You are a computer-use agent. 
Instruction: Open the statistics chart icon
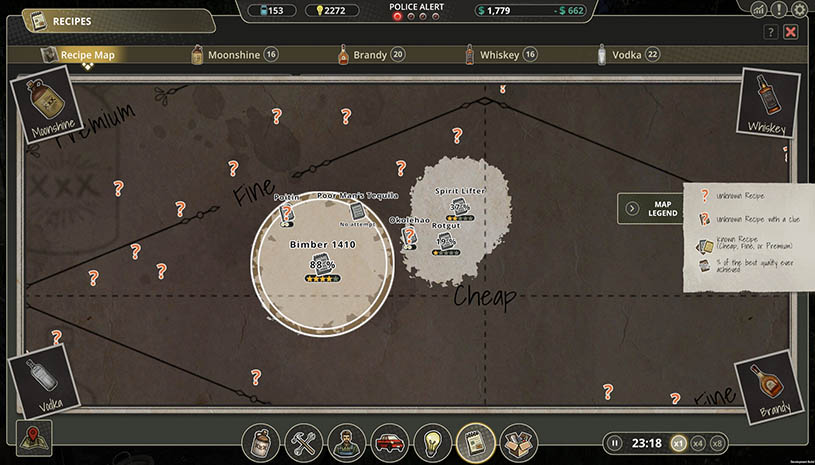(758, 10)
